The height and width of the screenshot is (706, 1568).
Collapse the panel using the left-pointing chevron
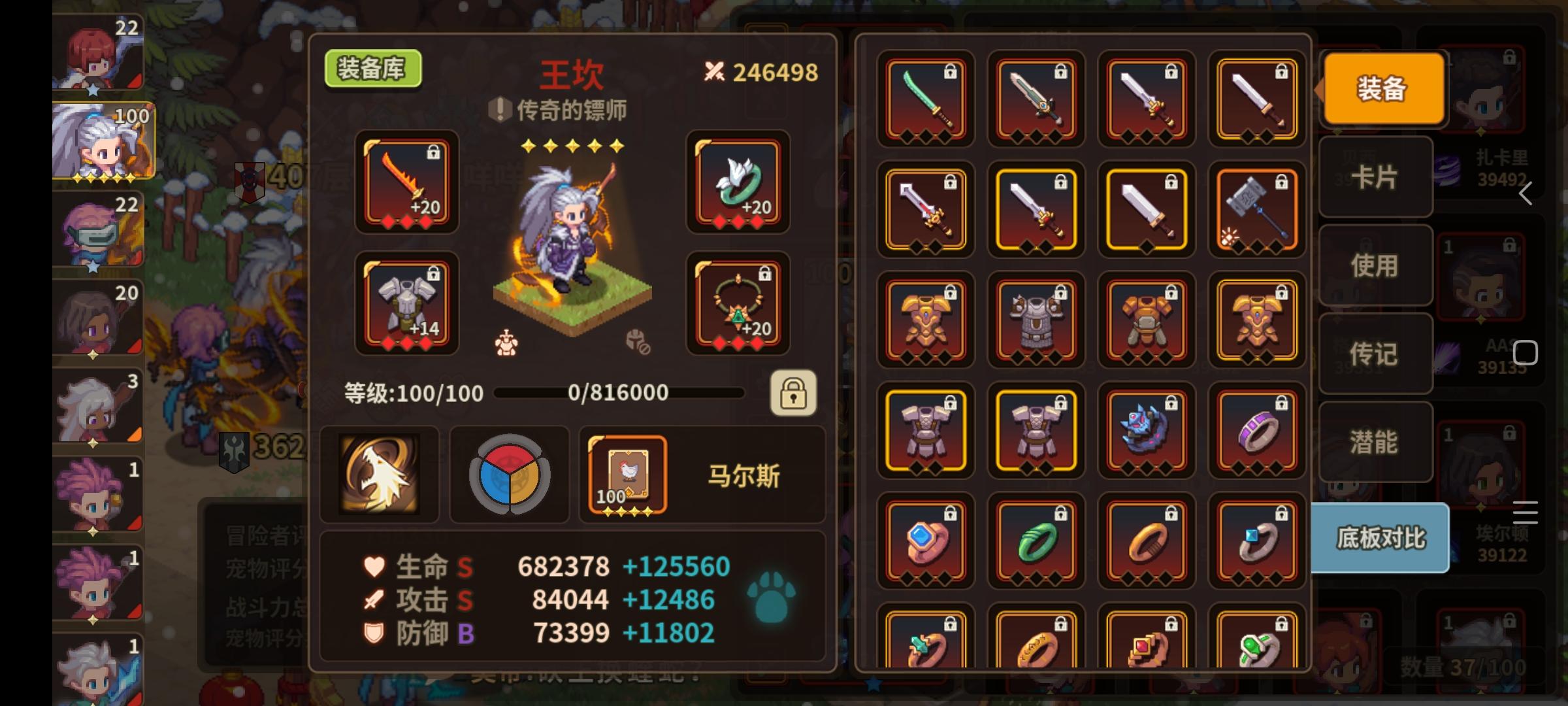pos(1526,193)
